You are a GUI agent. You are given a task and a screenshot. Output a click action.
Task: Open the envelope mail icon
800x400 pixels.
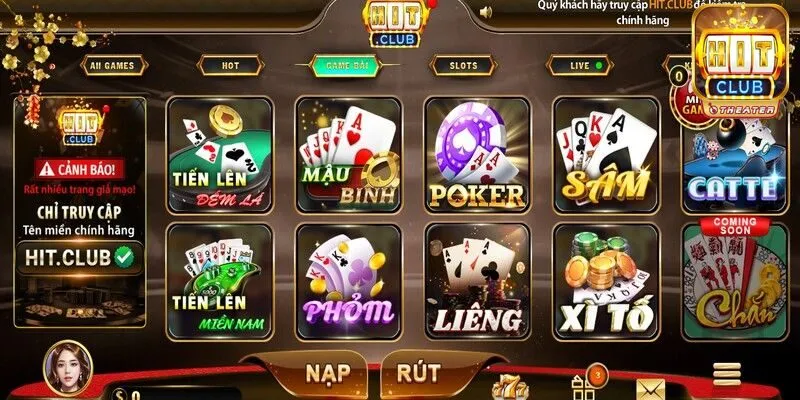(651, 387)
